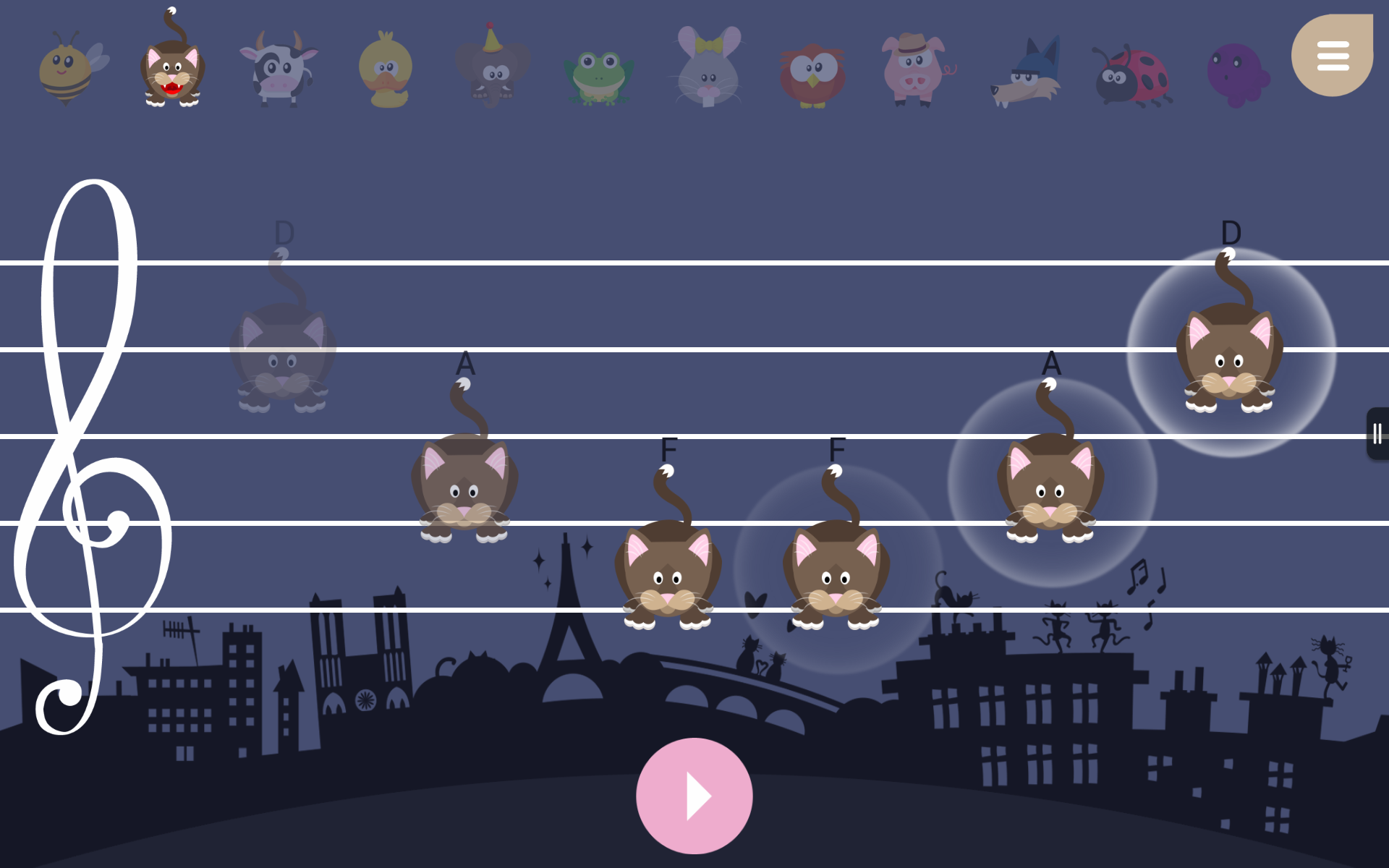Choose the frog animal voice
The image size is (1389, 868).
(x=598, y=72)
